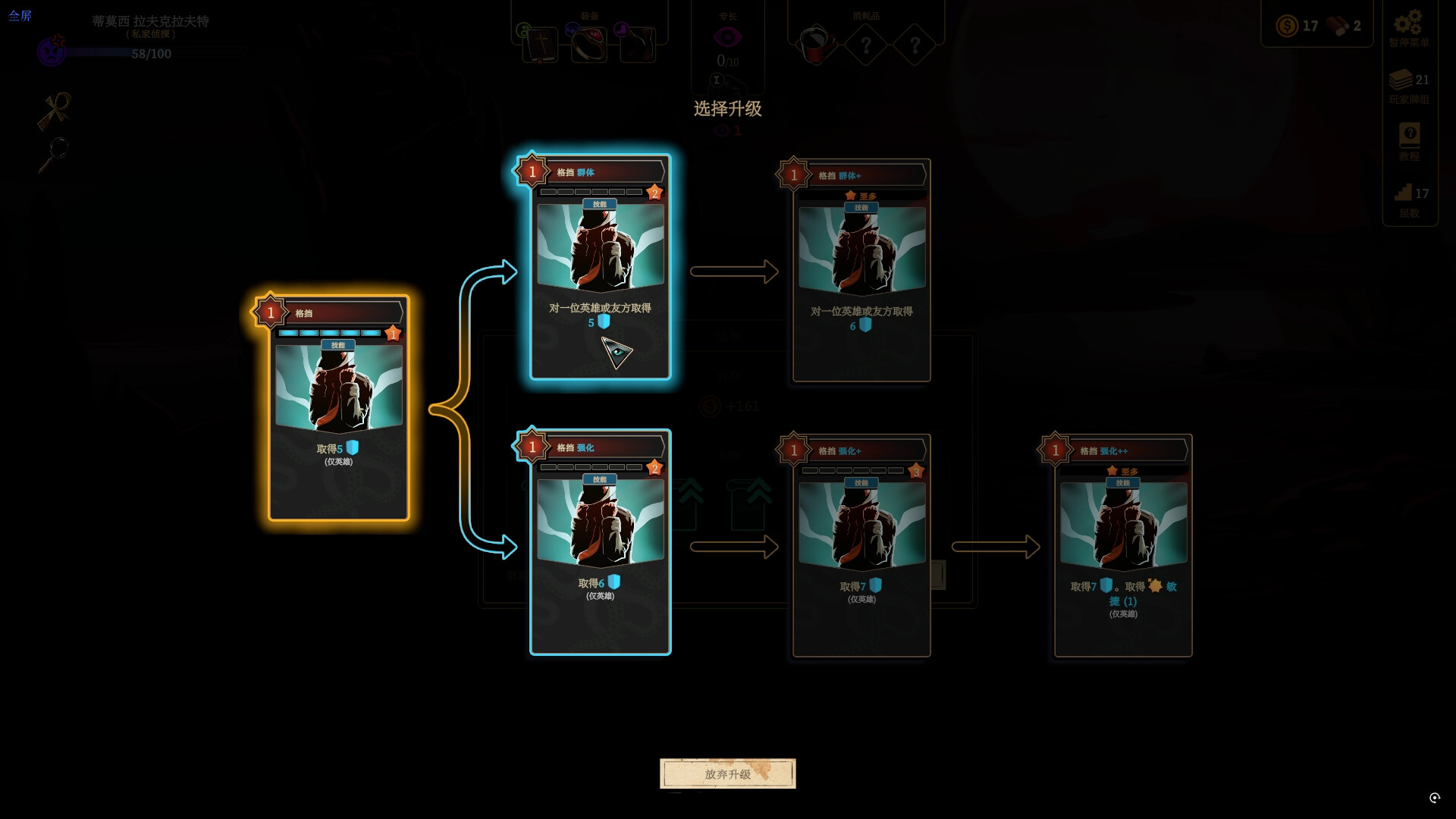
Task: Choose the 格挡 群体 upgrade card
Action: pos(600,267)
